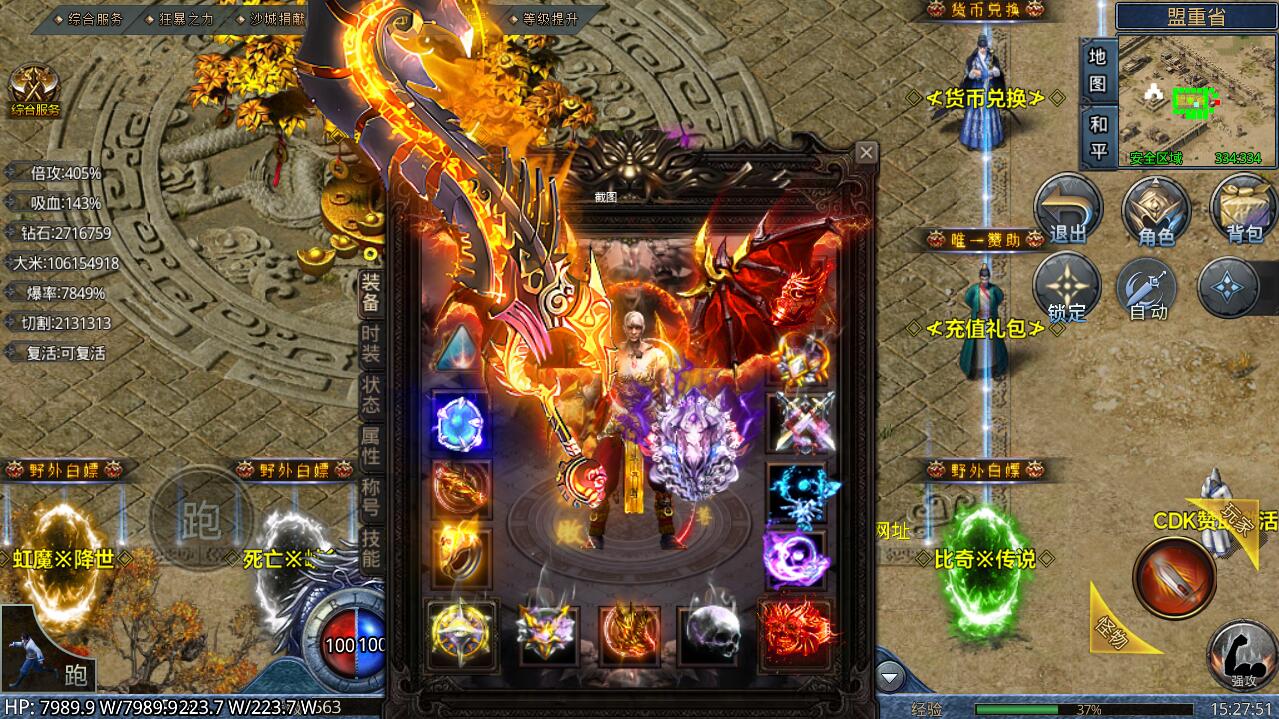This screenshot has width=1279, height=719.
Task: Open the 状态 tab
Action: [370, 396]
